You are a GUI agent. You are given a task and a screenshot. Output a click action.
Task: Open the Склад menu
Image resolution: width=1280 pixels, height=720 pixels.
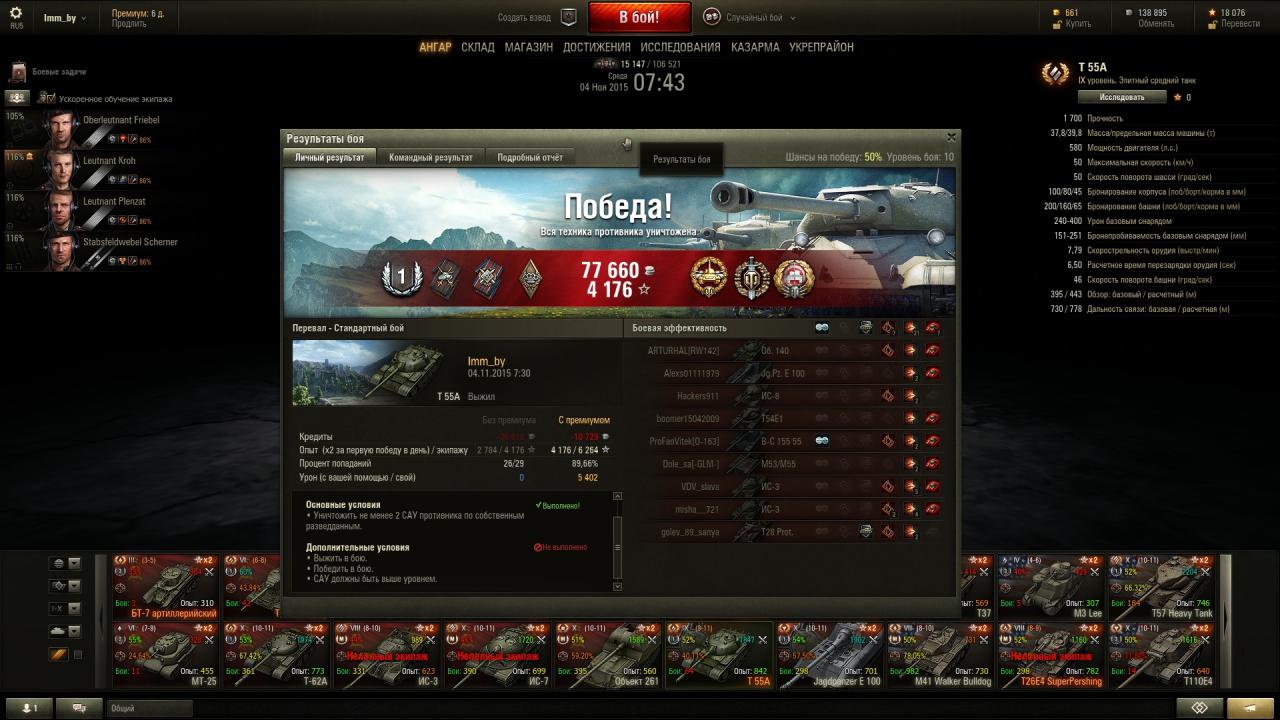click(478, 47)
